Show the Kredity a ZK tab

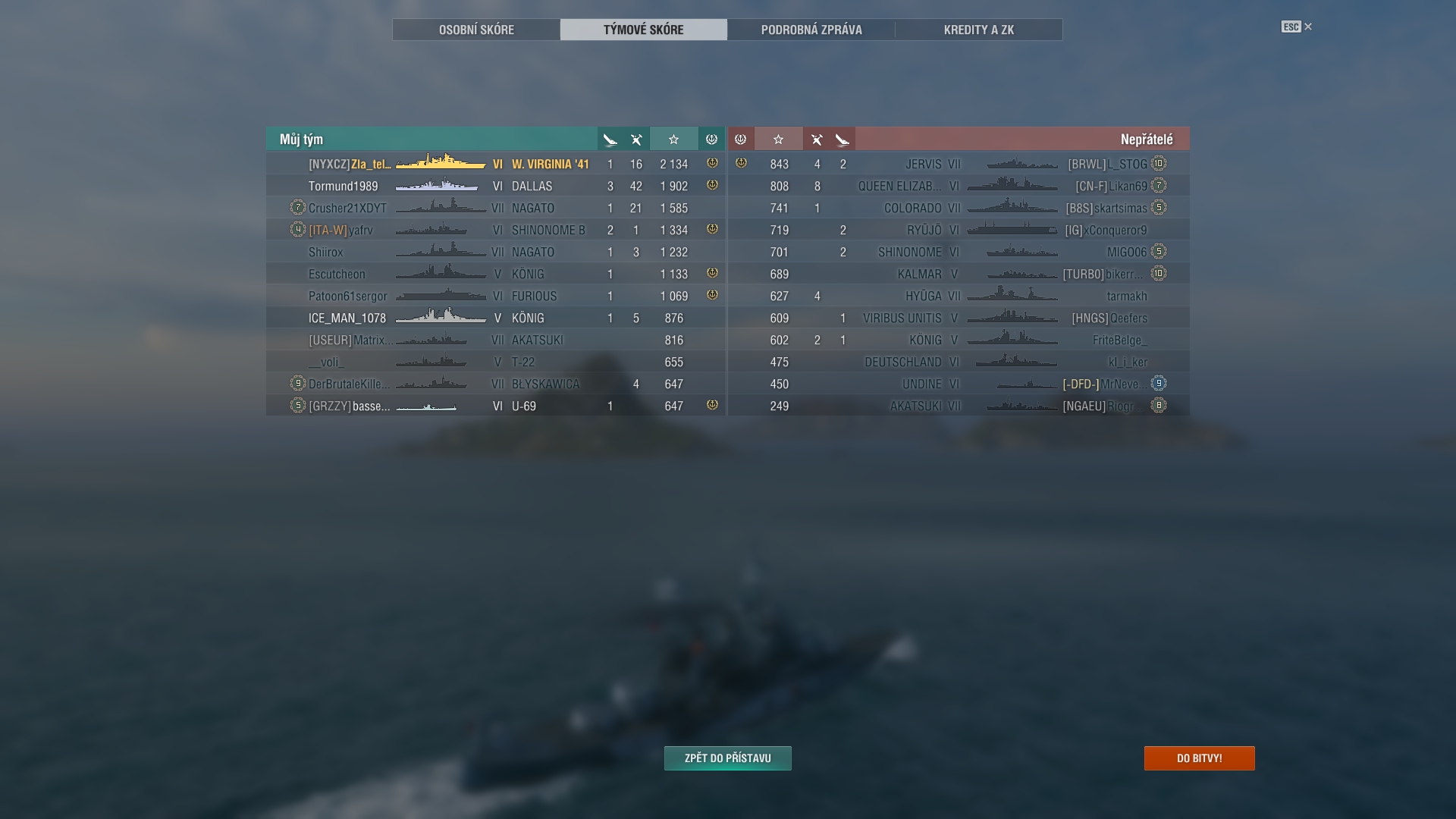click(978, 30)
